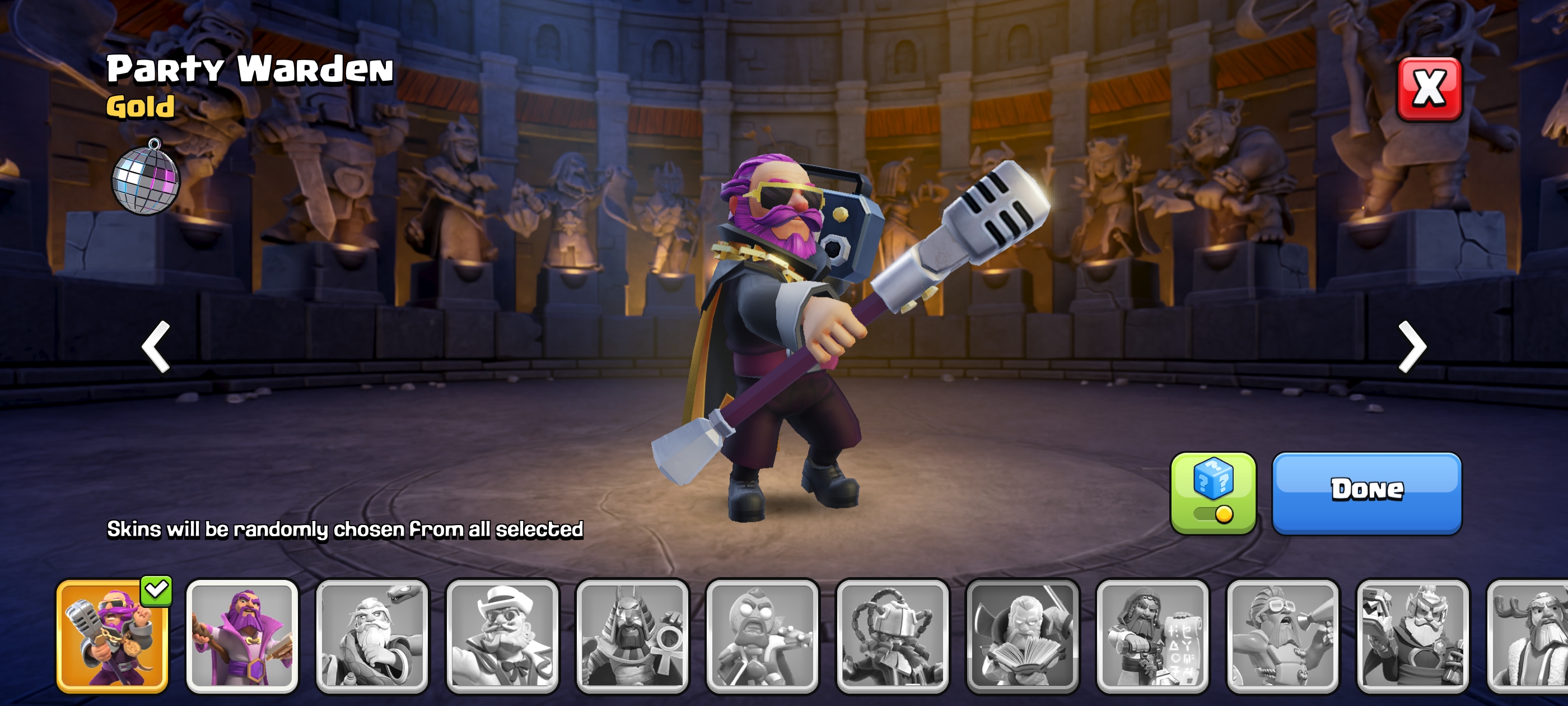Screen dimensions: 1568x706
Task: Toggle the random skin dice switch
Action: (1212, 494)
